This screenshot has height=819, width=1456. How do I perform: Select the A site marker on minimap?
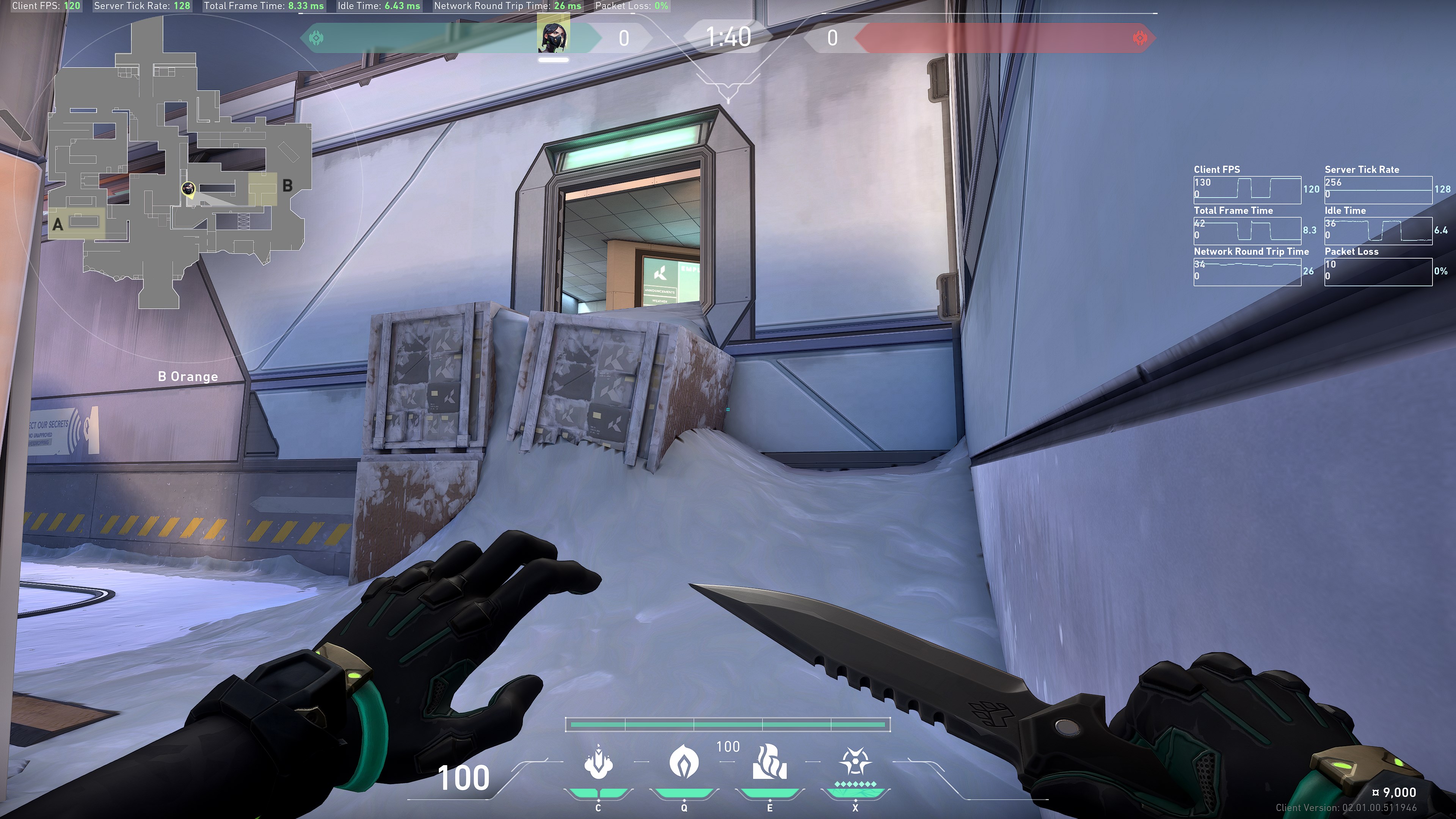58,224
